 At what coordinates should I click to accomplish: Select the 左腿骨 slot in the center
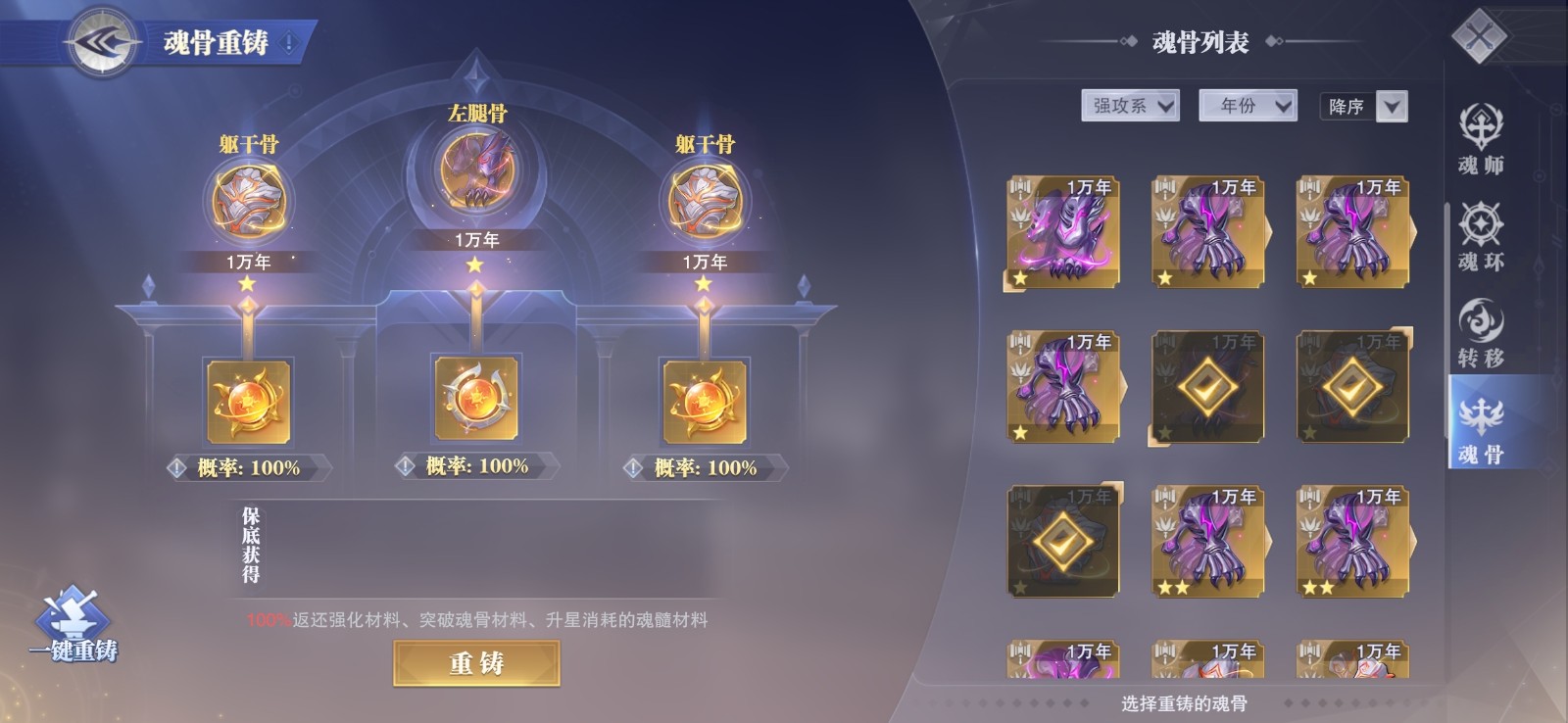[x=477, y=169]
